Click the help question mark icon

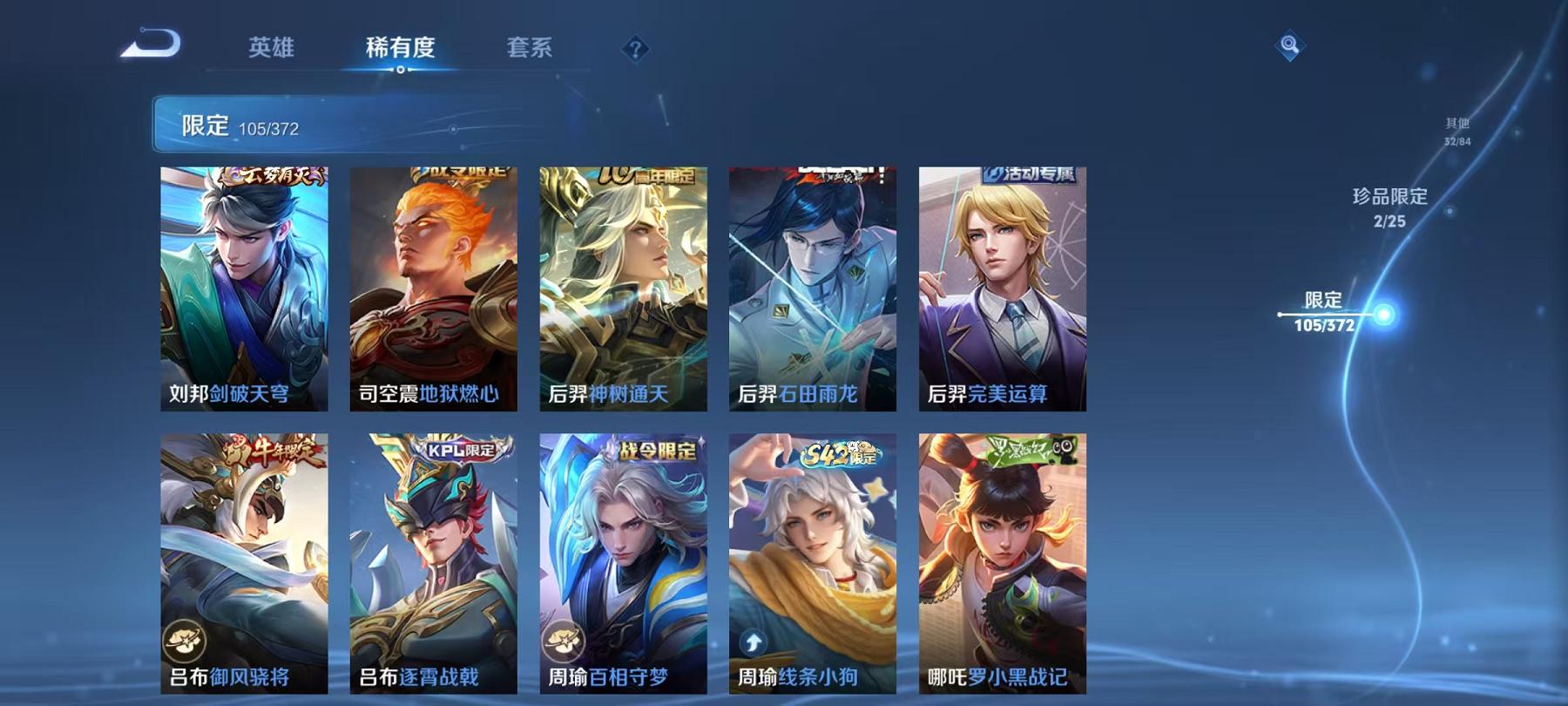click(638, 50)
